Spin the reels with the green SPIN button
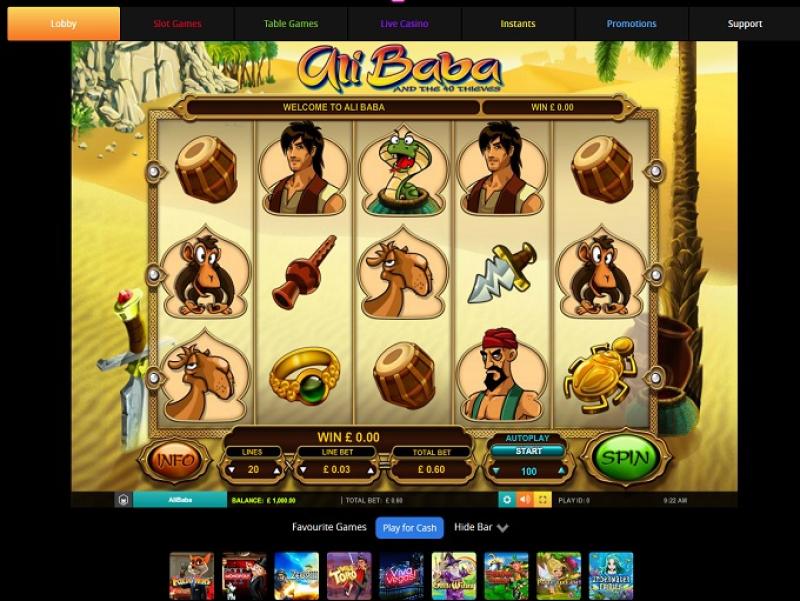Screen dimensions: 800x601 624,459
